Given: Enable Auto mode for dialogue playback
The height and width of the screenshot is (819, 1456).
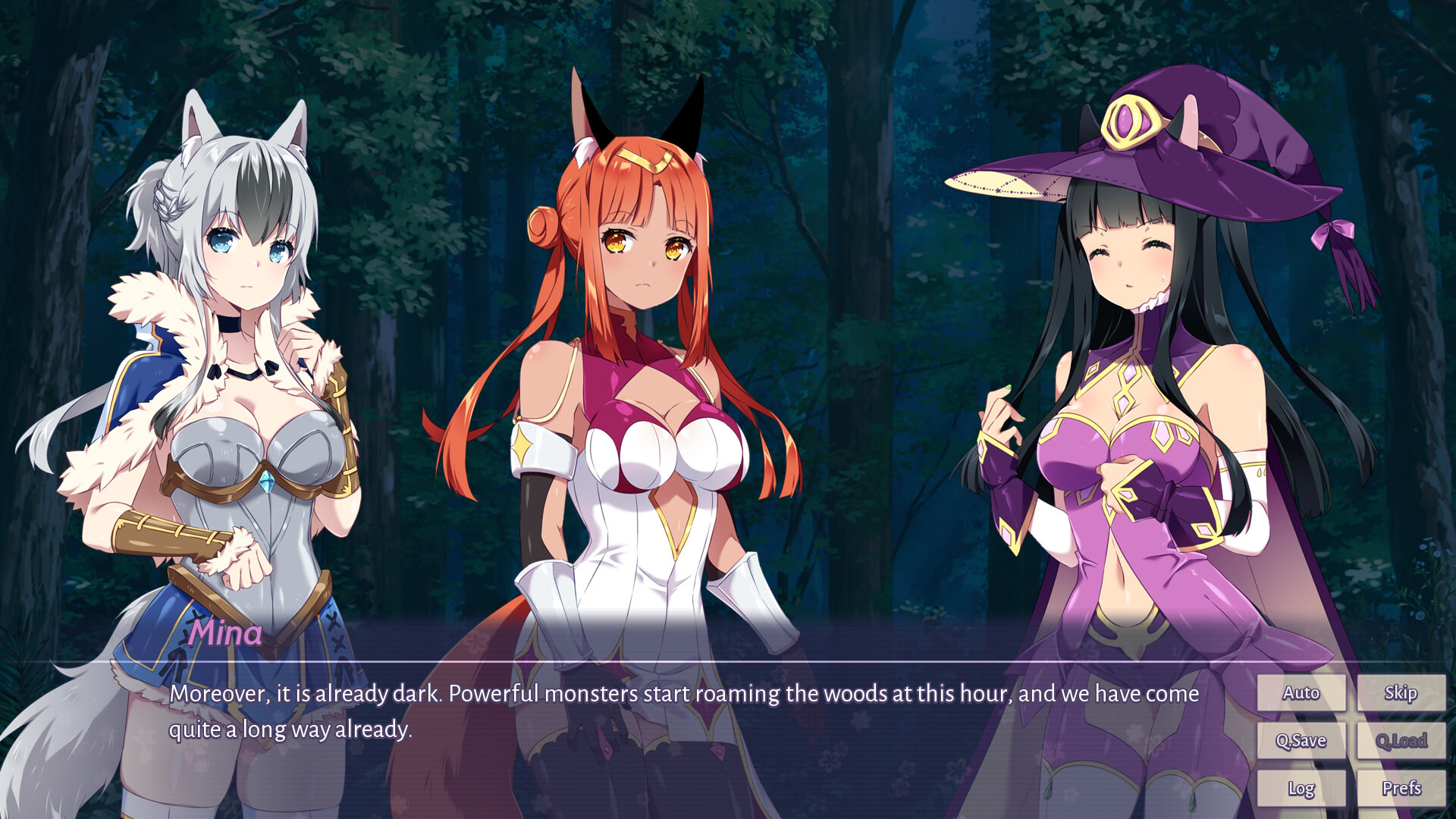Looking at the screenshot, I should point(1301,692).
